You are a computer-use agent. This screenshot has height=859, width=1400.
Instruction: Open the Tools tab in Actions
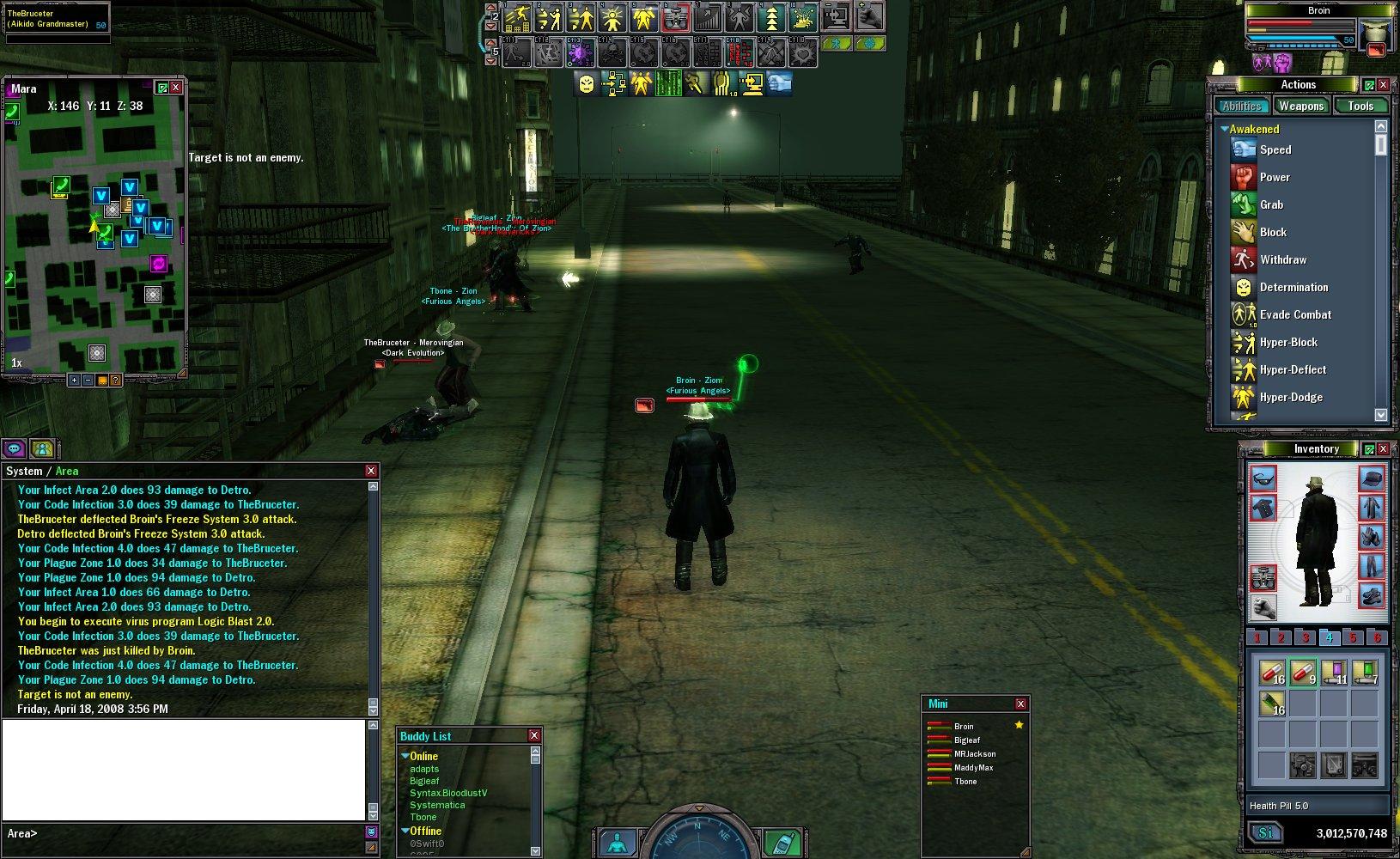pyautogui.click(x=1360, y=106)
